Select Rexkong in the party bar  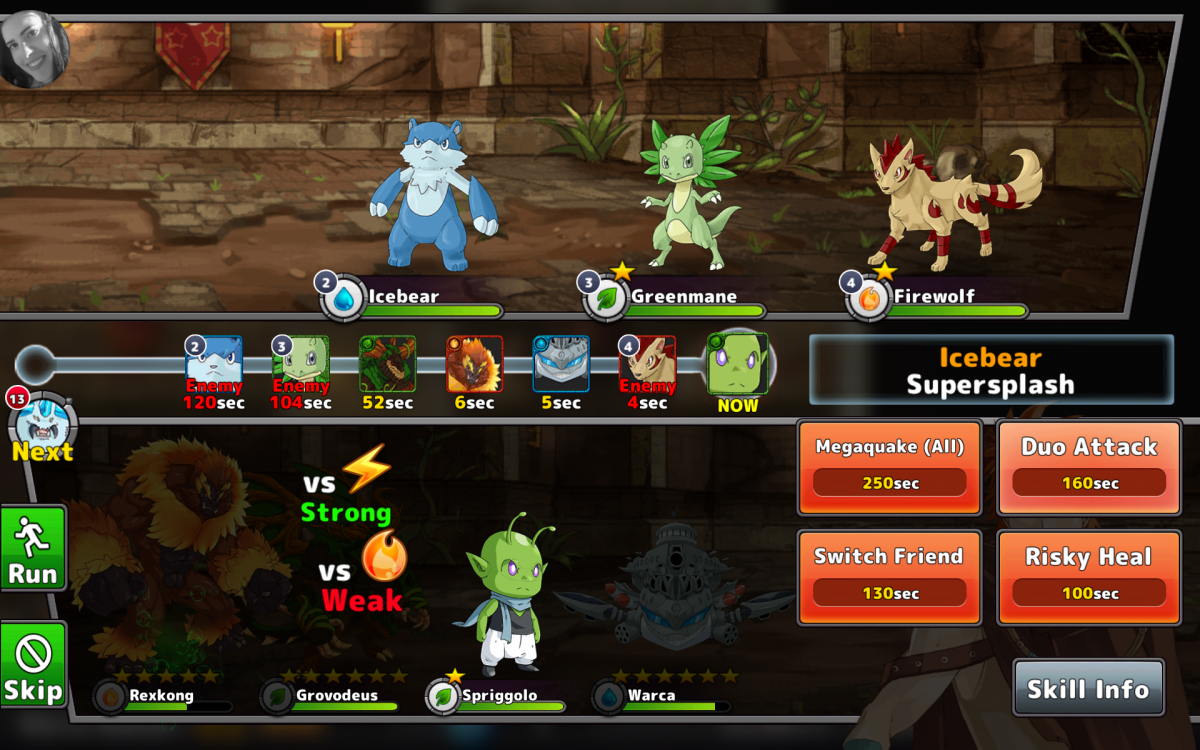click(160, 695)
